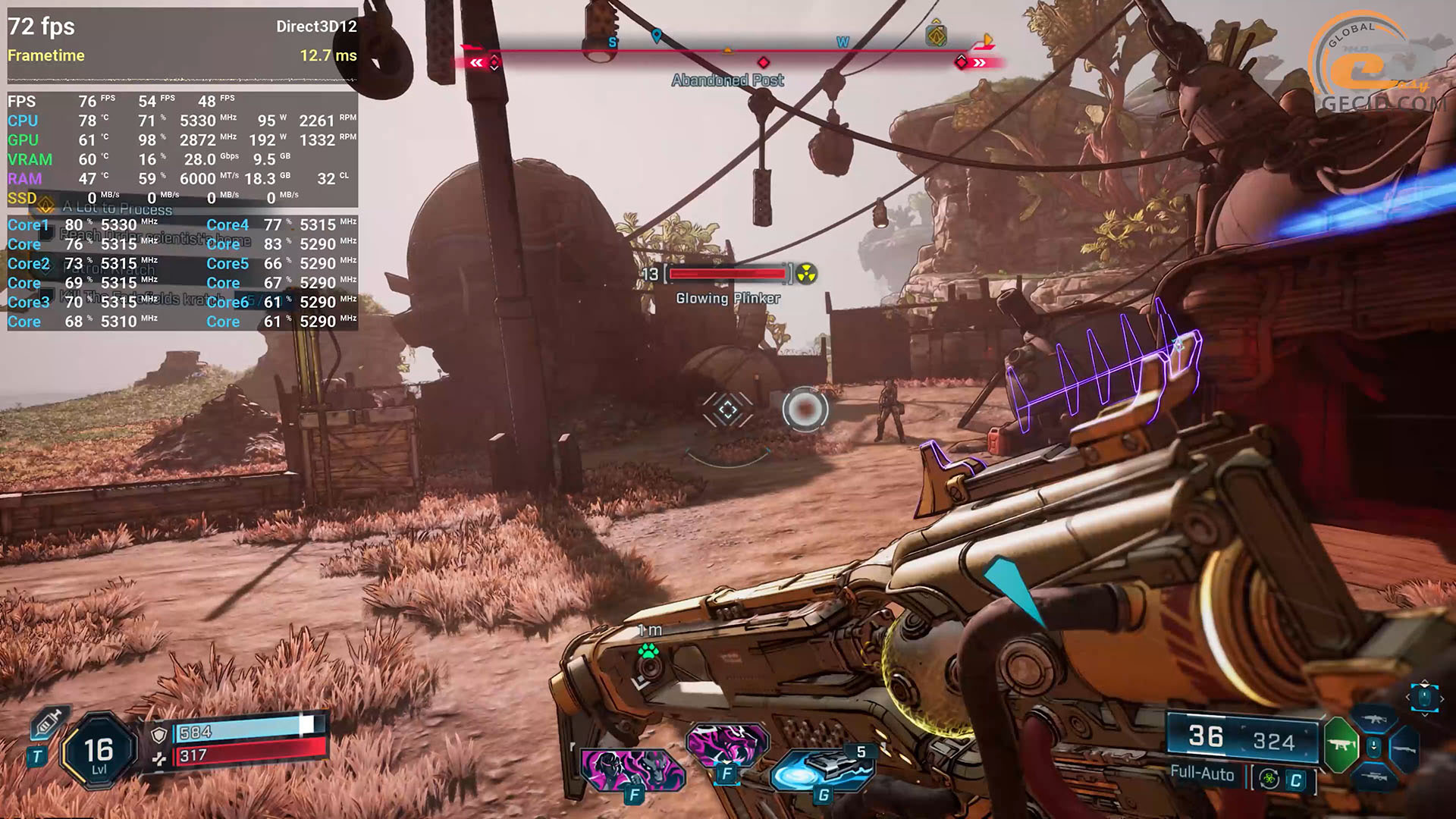Viewport: 1456px width, 819px height.
Task: Click the blue waypoint pin on compass
Action: (x=657, y=36)
